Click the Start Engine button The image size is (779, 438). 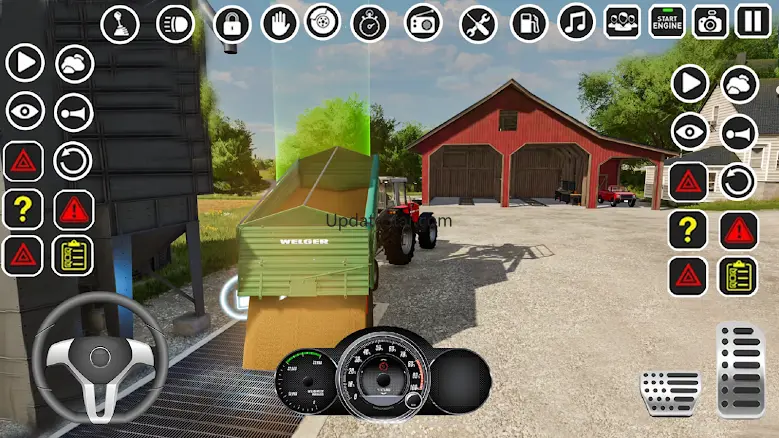(667, 21)
